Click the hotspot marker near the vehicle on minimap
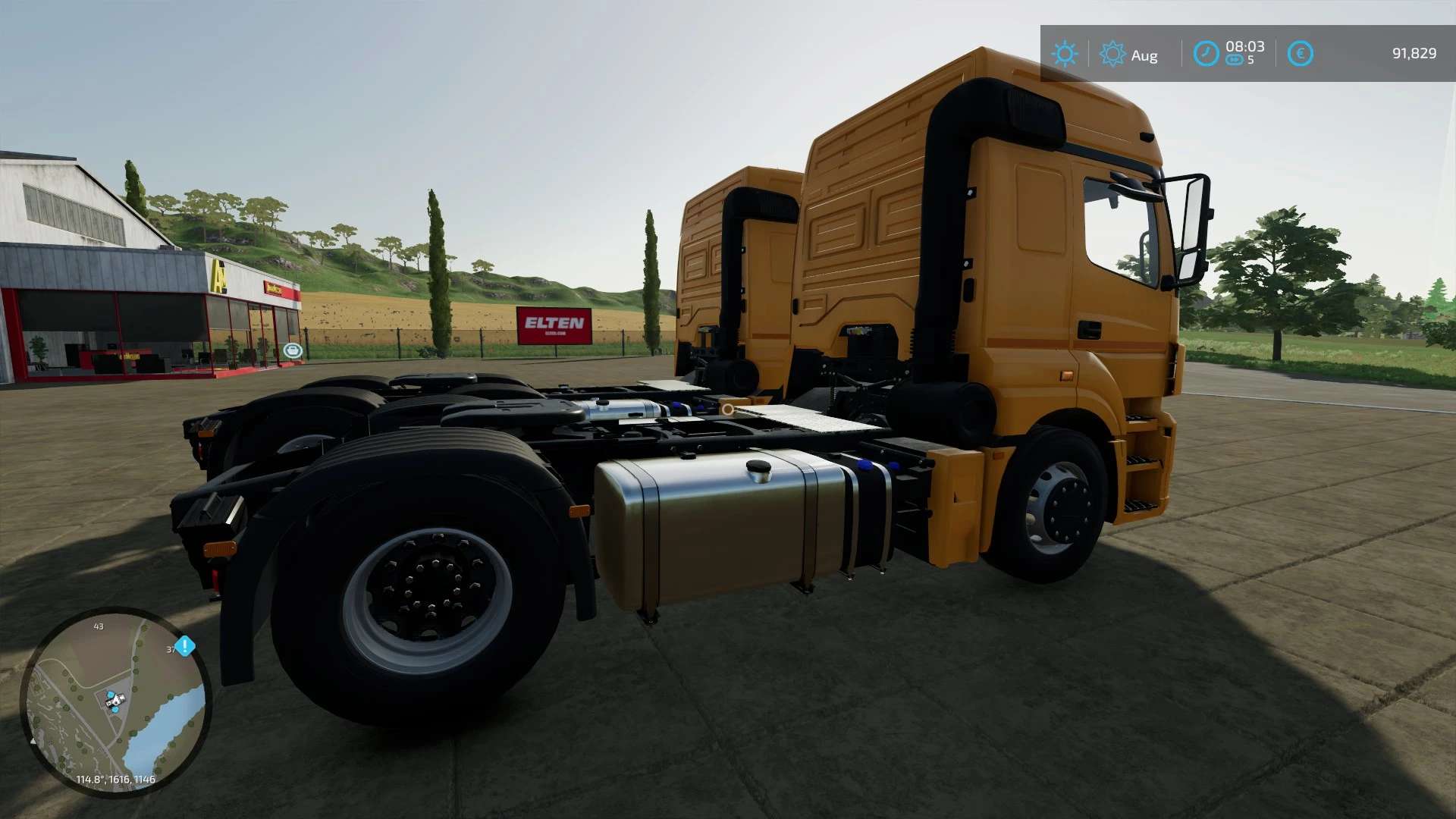The image size is (1456, 819). tap(111, 694)
